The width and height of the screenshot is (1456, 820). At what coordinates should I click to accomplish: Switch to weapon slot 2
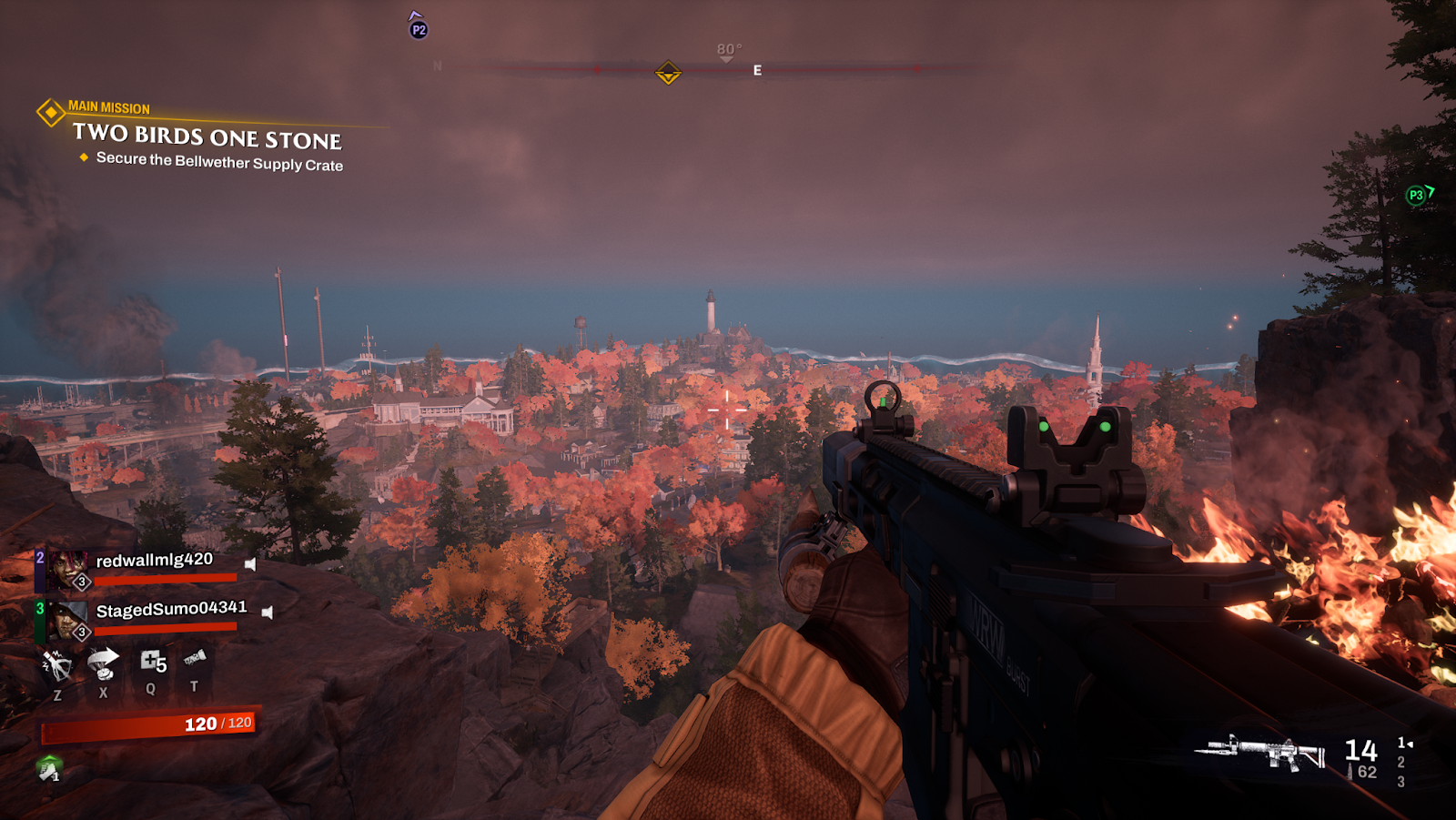pyautogui.click(x=1400, y=762)
